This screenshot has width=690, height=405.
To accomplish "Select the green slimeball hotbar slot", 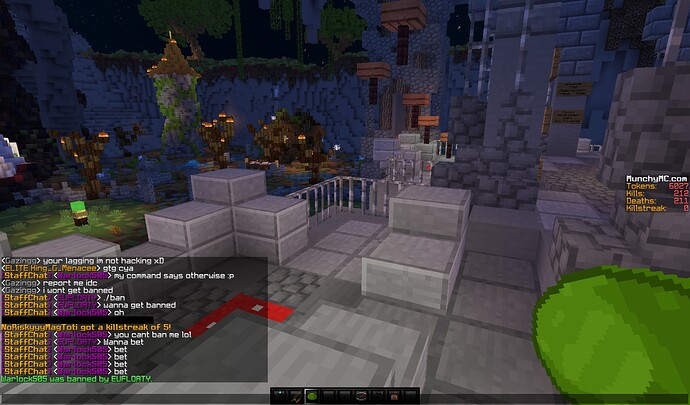I will 312,396.
